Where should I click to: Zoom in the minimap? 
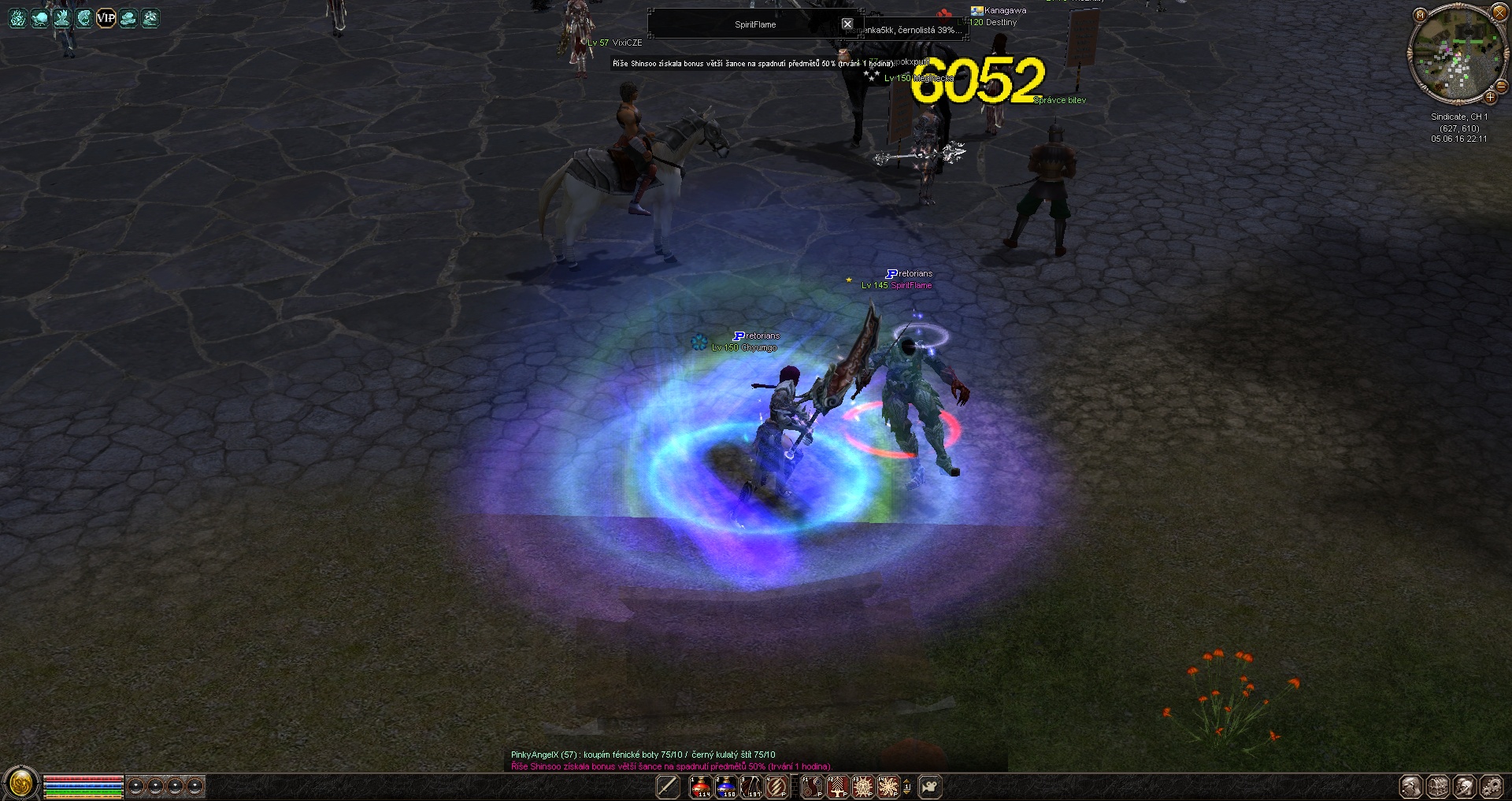[1490, 98]
